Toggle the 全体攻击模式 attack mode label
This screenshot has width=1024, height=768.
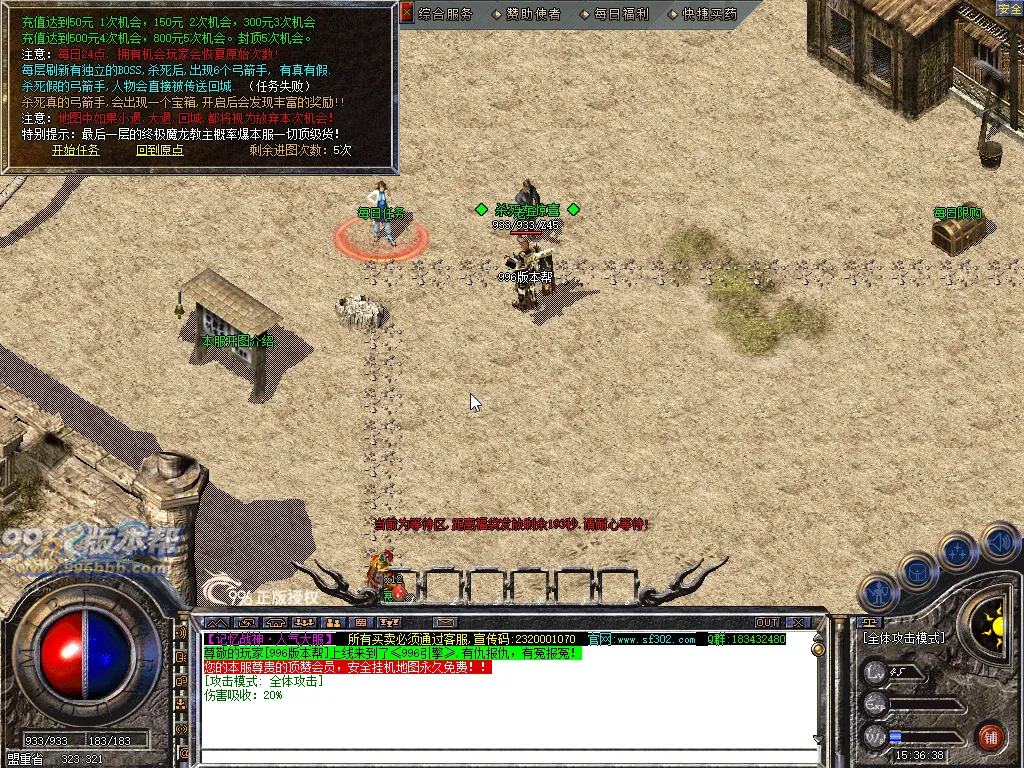pyautogui.click(x=904, y=638)
